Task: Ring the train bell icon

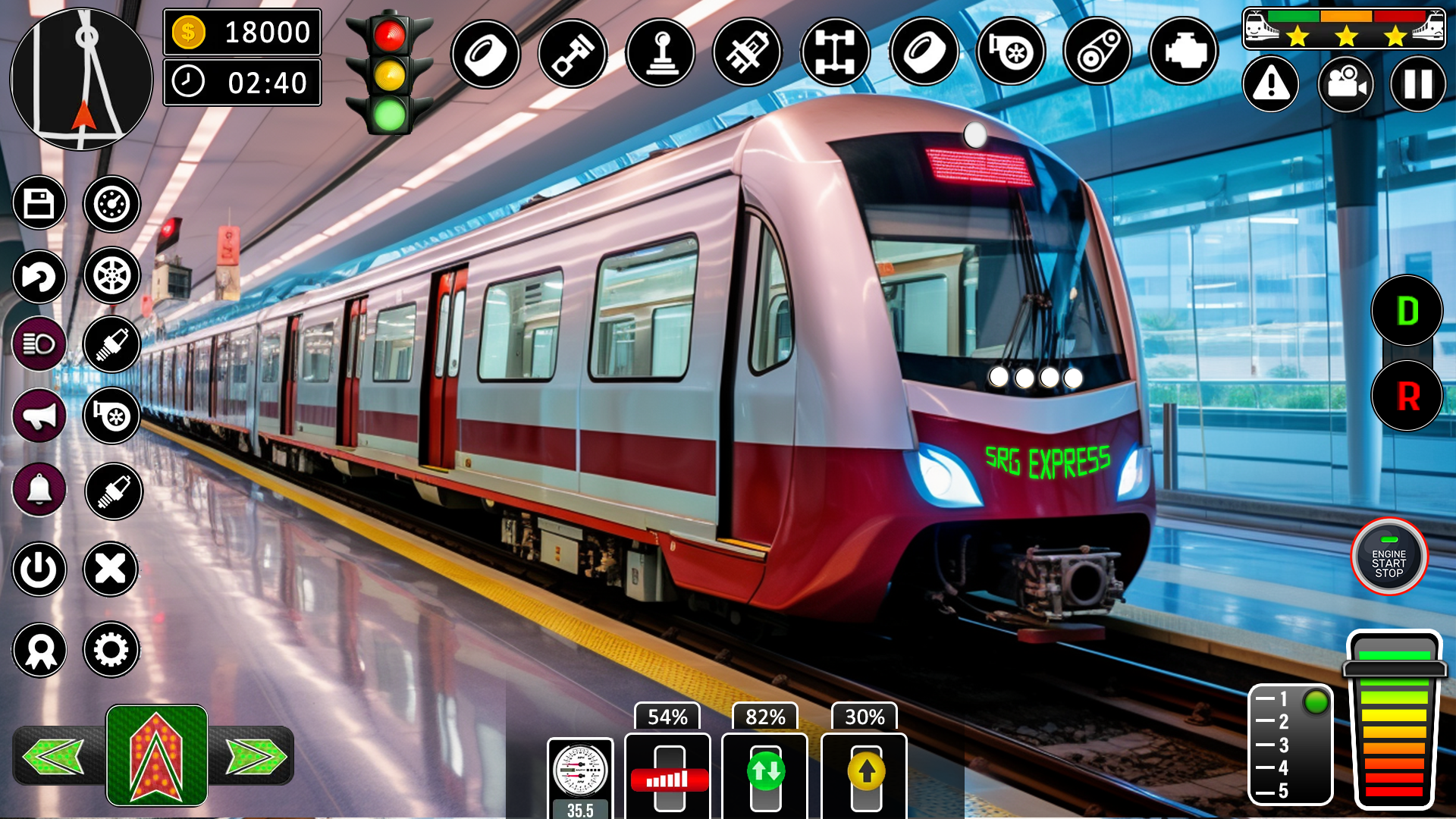Action: coord(39,489)
